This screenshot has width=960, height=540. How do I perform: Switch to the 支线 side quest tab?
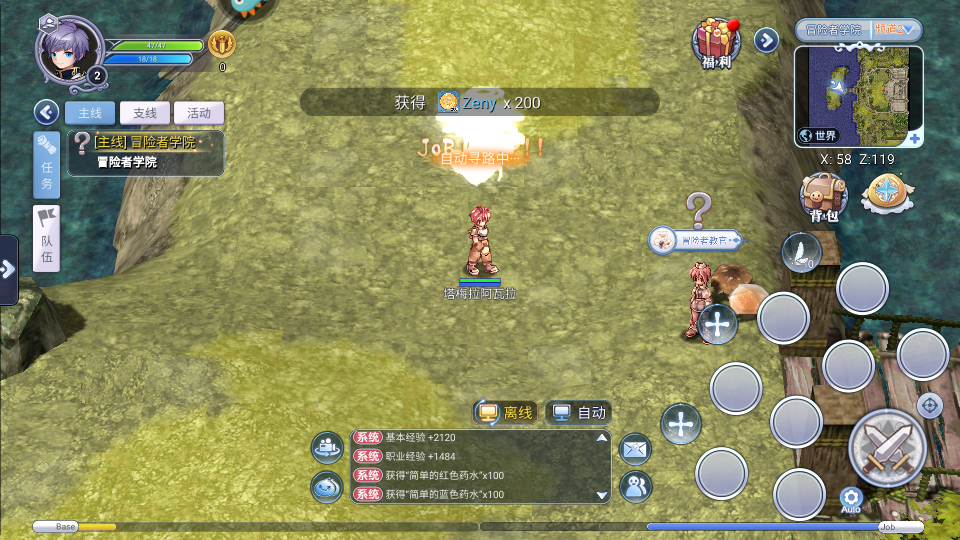point(145,113)
